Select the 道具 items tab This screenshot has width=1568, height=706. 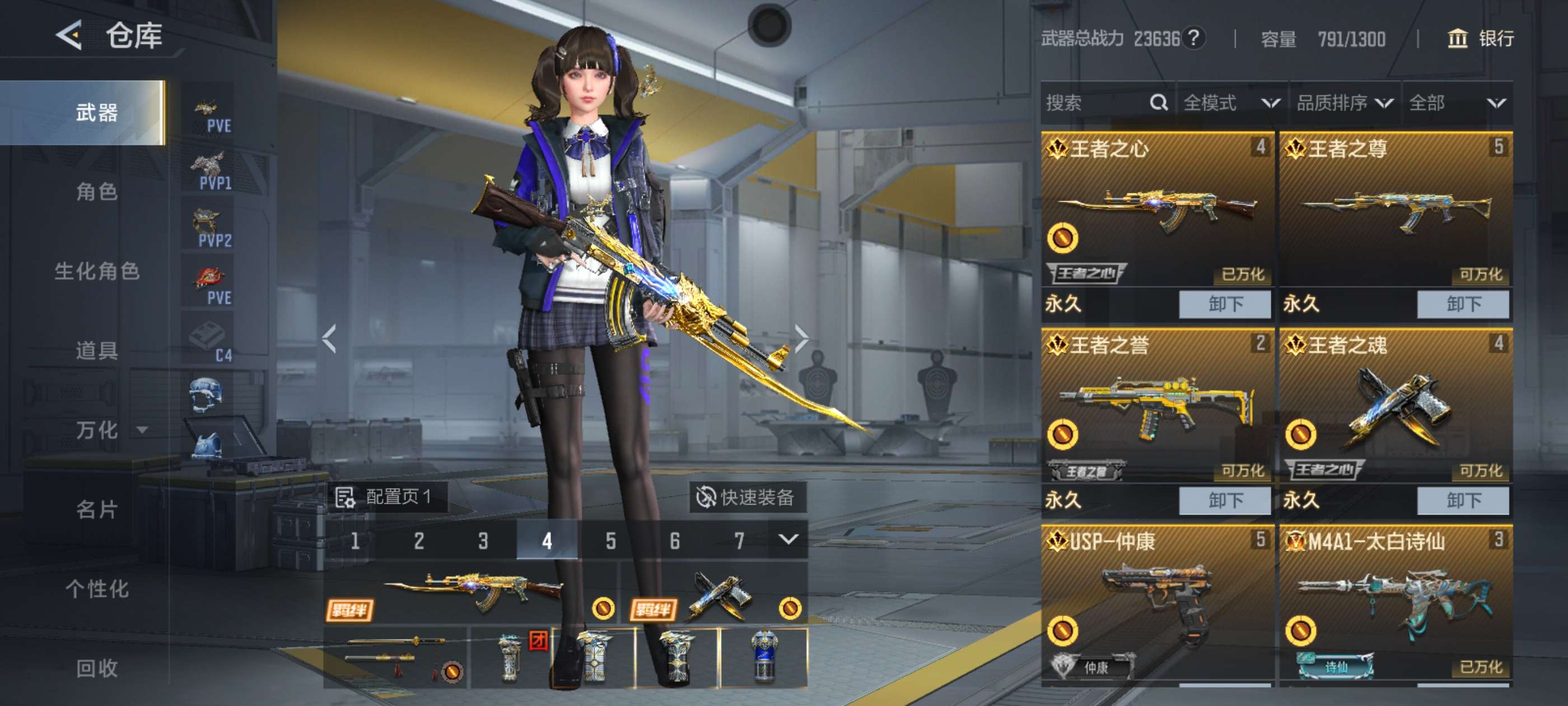[97, 350]
